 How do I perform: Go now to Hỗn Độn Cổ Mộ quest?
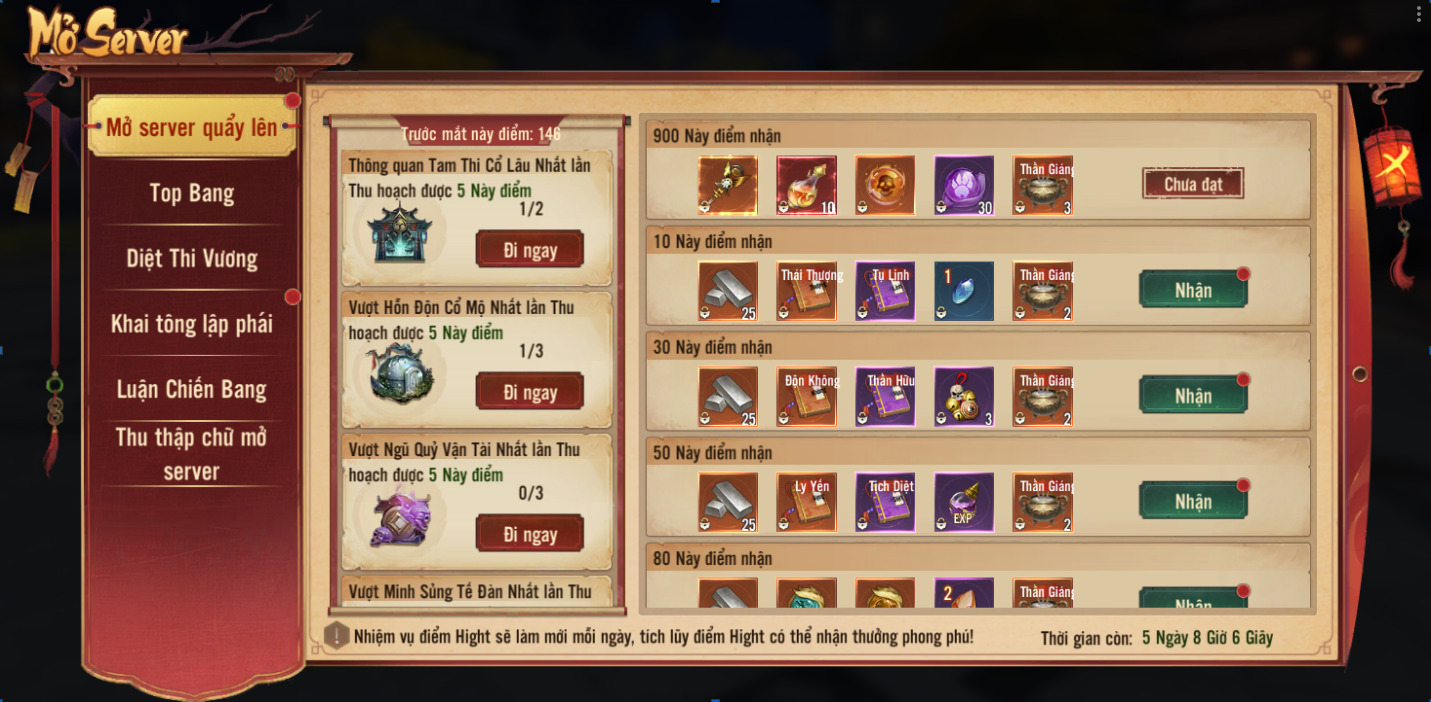click(x=530, y=392)
